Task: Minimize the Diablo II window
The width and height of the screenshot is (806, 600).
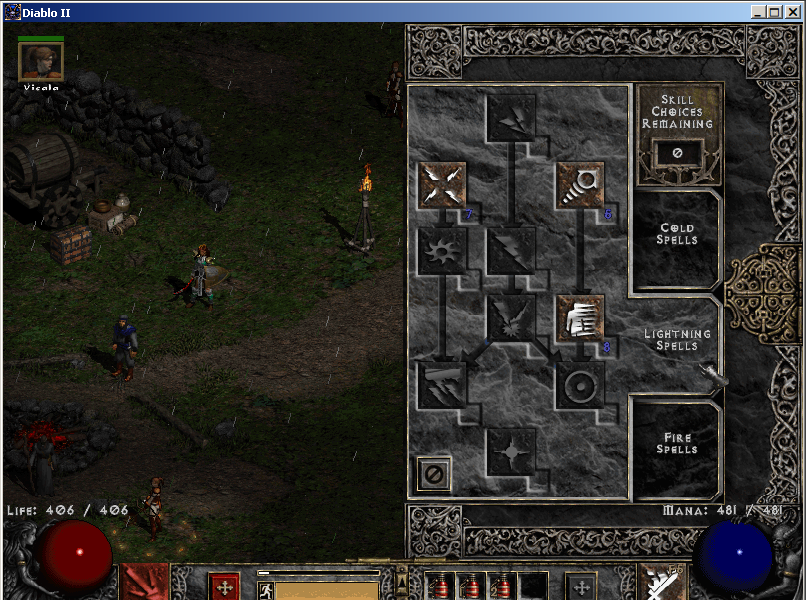Action: point(759,12)
